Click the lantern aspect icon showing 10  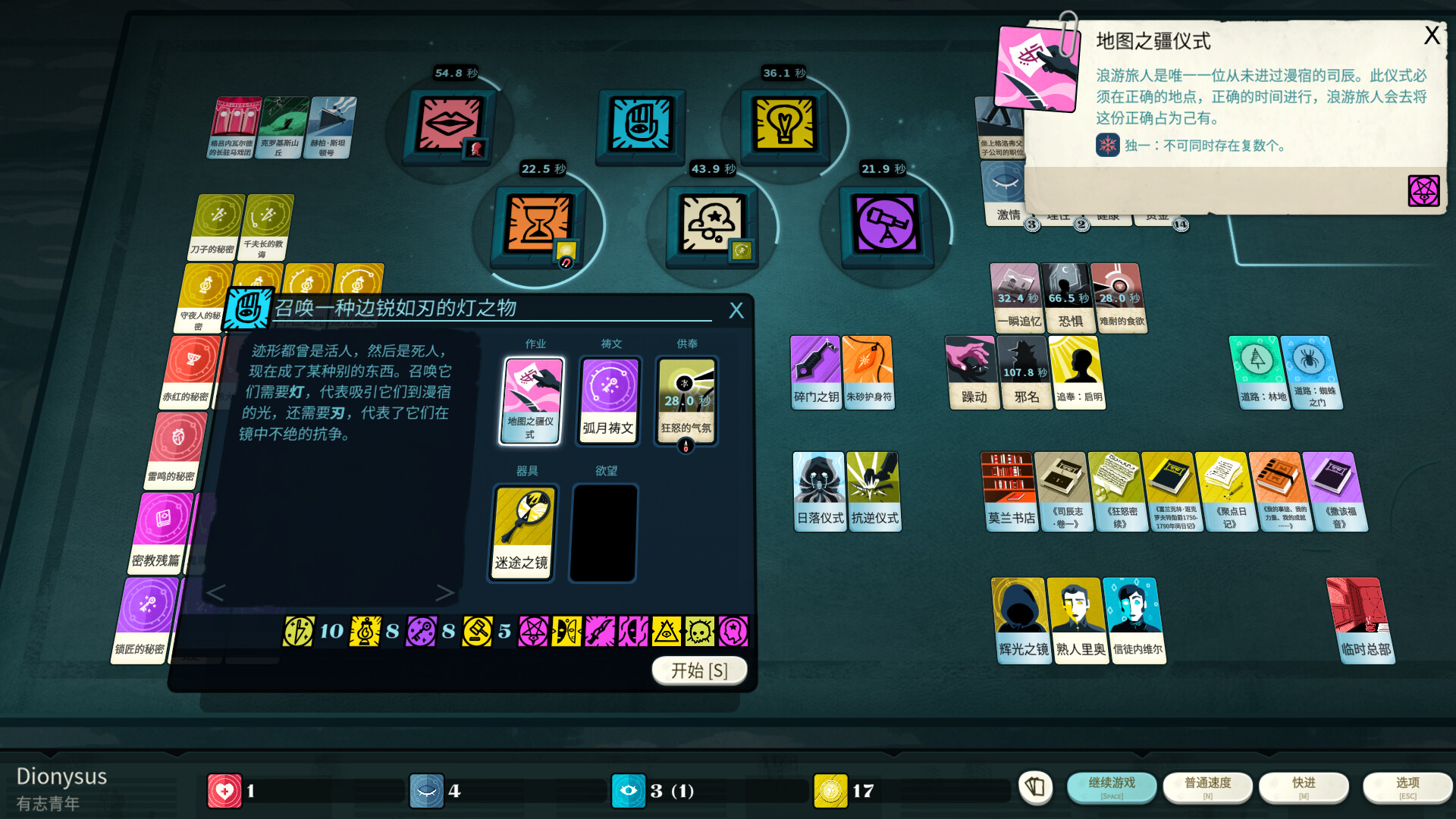pos(298,631)
